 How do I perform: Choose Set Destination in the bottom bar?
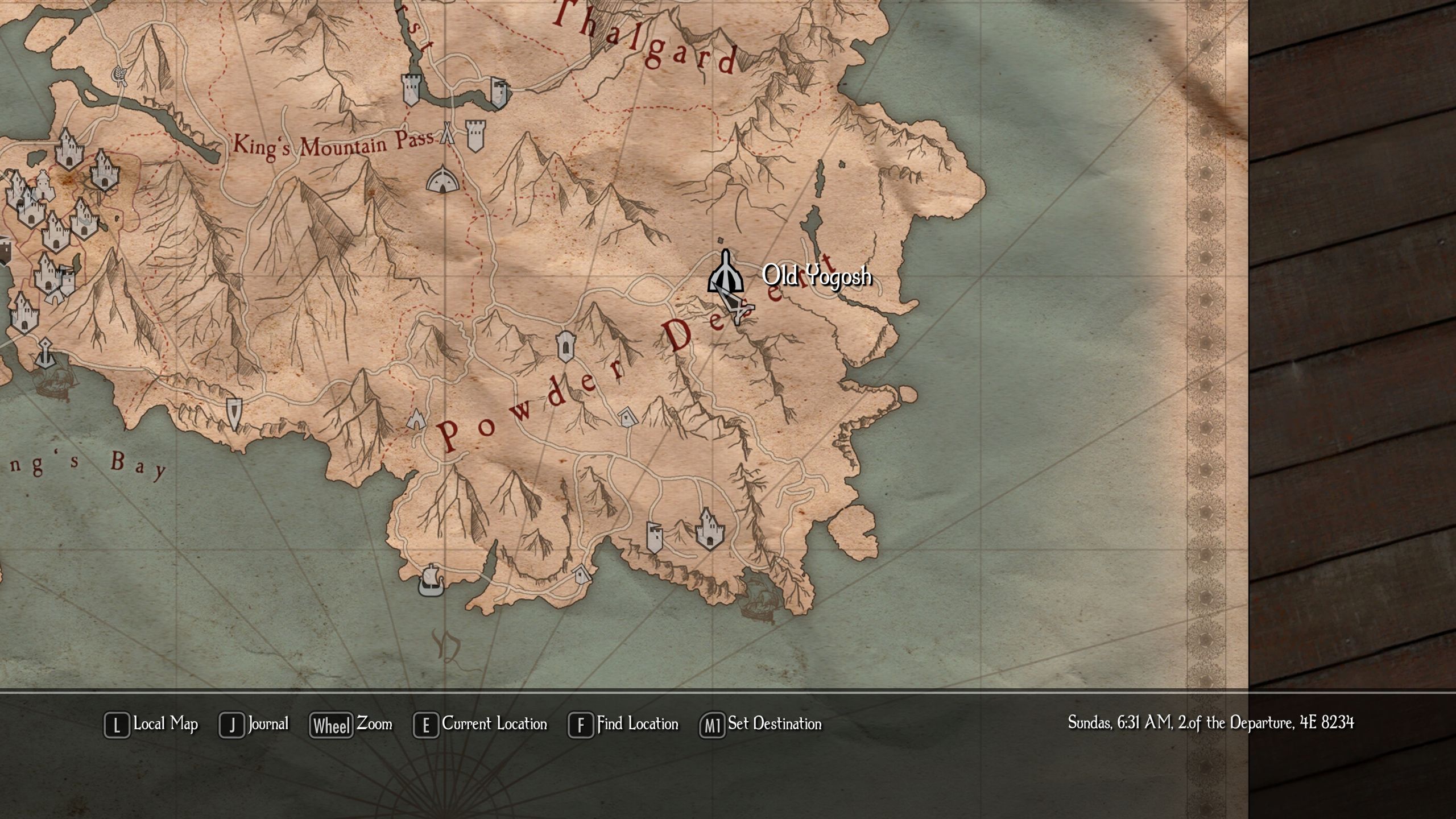coord(760,725)
